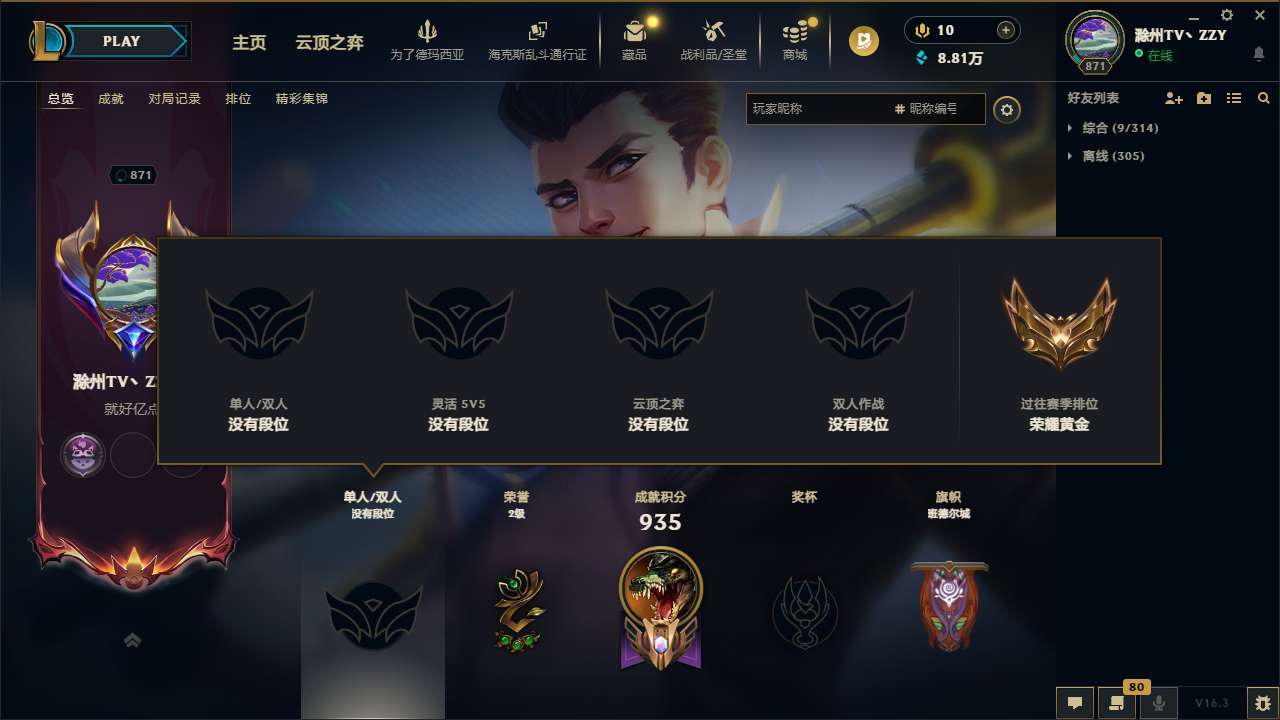The image size is (1280, 720).
Task: Open the 为了德玛西亚 event page
Action: click(428, 40)
